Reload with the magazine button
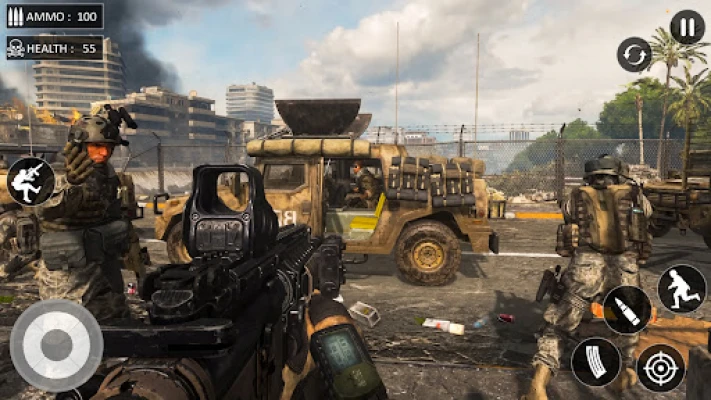This screenshot has height=400, width=711. 595,362
